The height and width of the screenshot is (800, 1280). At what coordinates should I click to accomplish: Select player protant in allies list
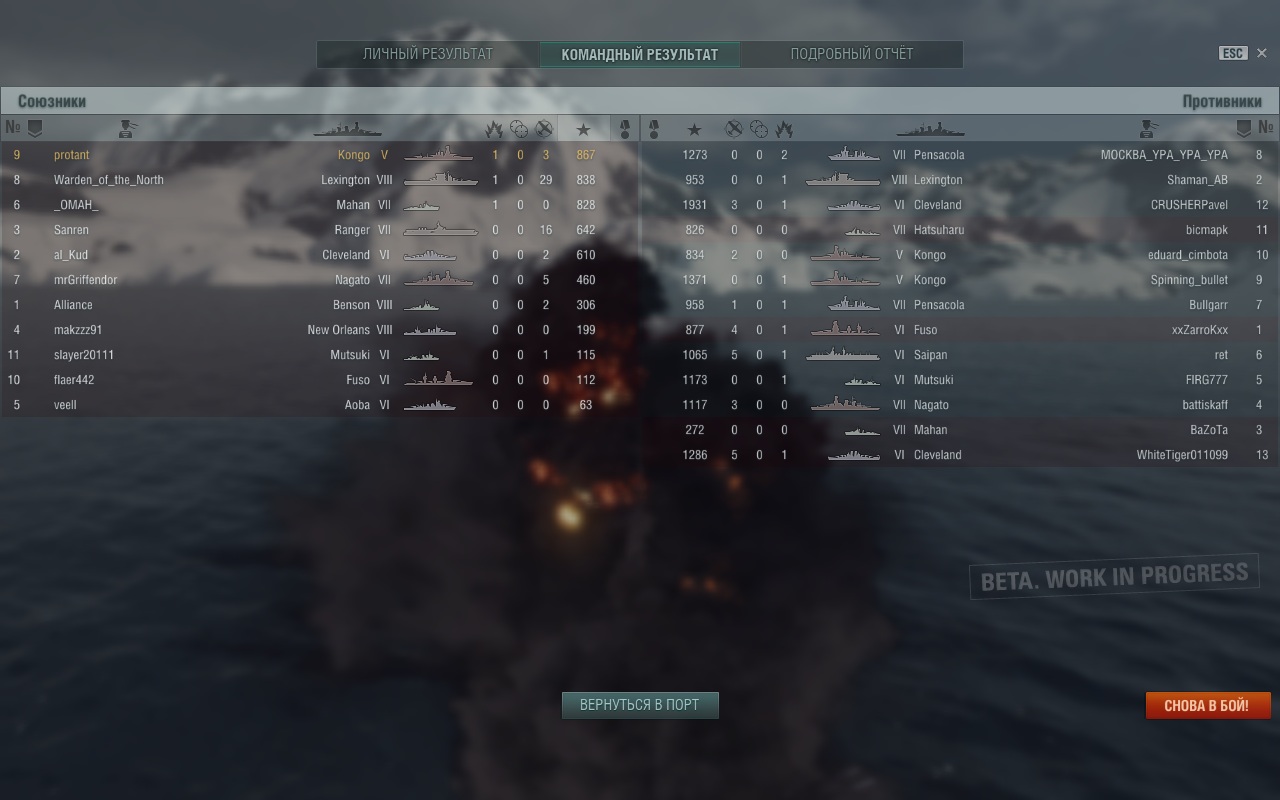point(72,155)
